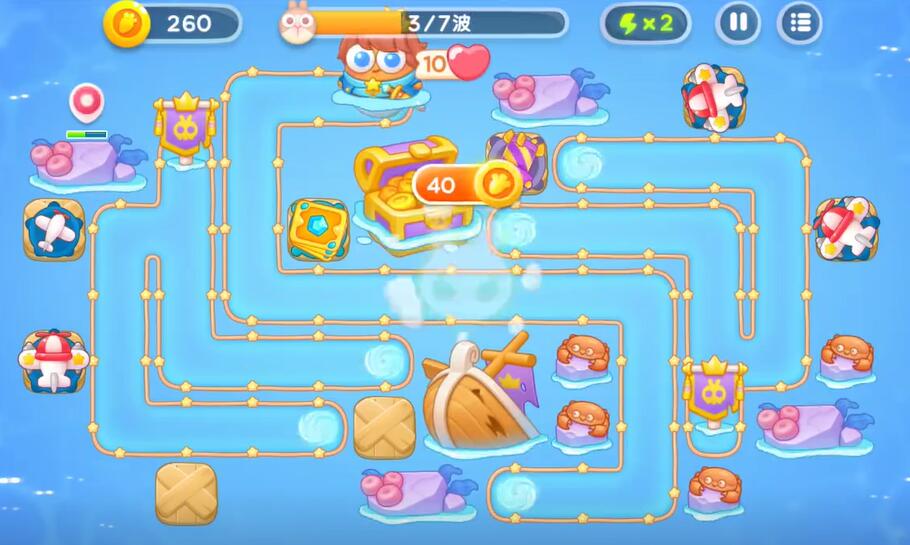Open the list menu button
The height and width of the screenshot is (545, 910).
pos(799,23)
